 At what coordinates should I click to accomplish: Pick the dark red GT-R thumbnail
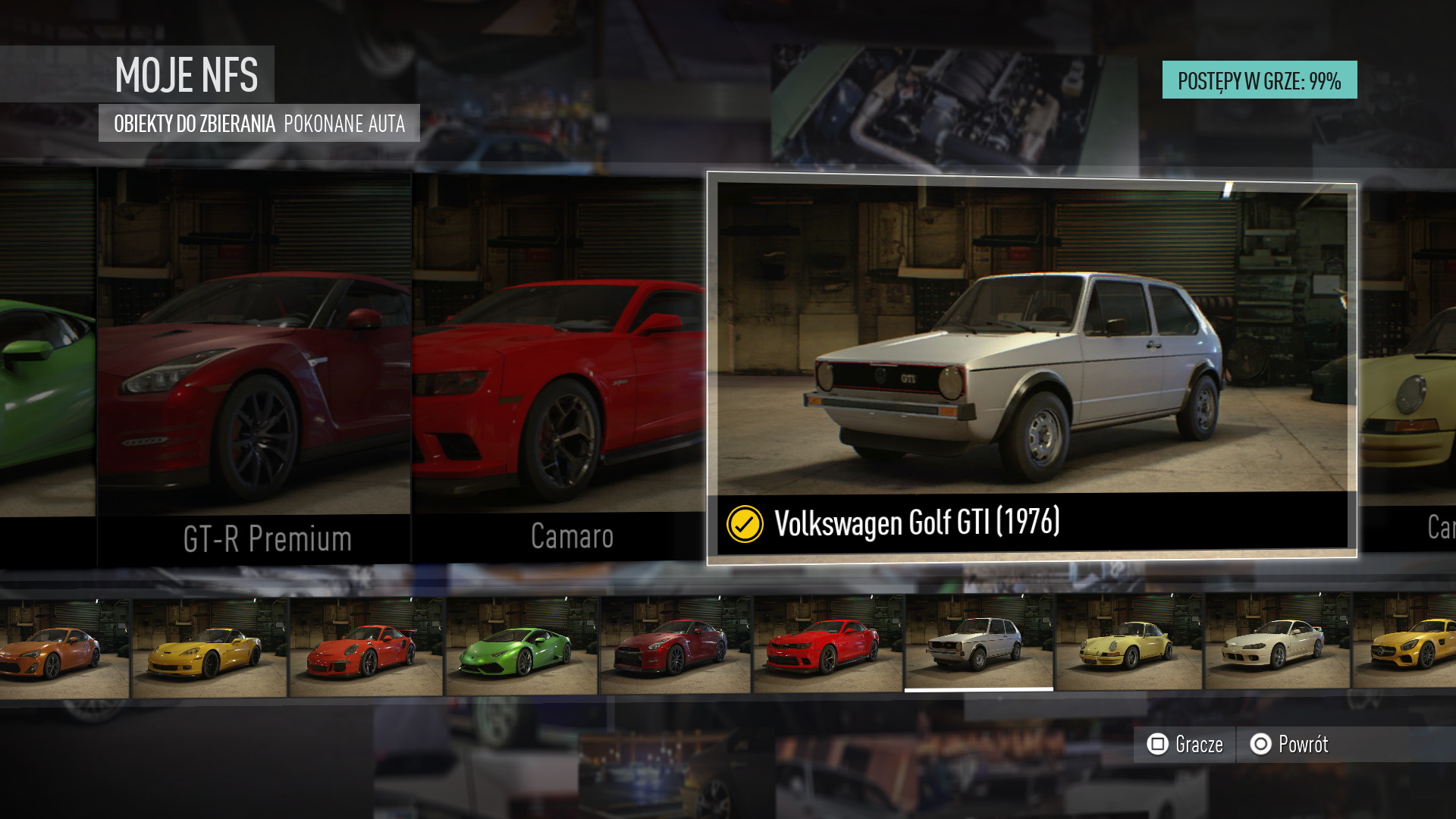tap(675, 646)
